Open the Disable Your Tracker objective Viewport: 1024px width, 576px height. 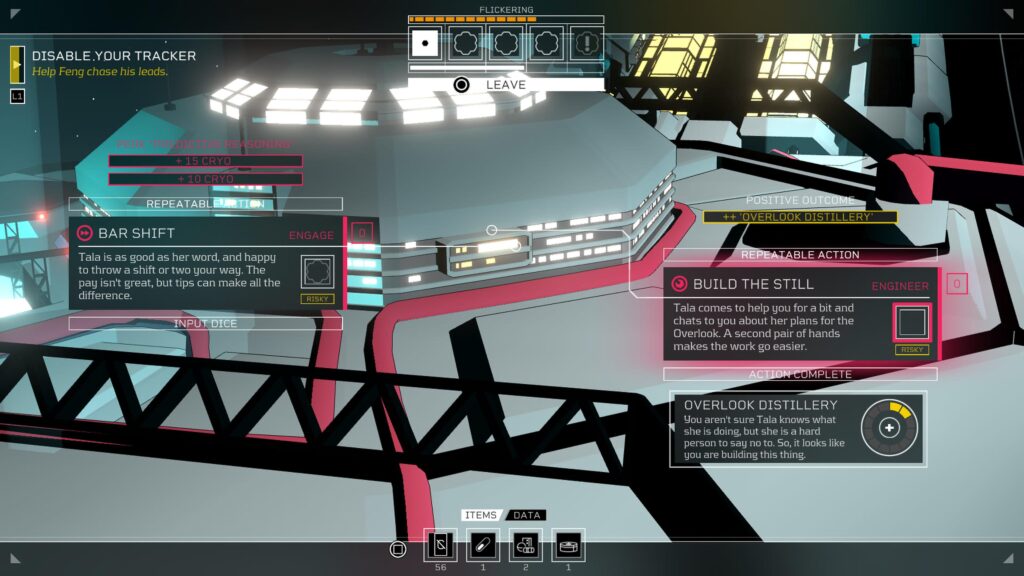(x=114, y=56)
